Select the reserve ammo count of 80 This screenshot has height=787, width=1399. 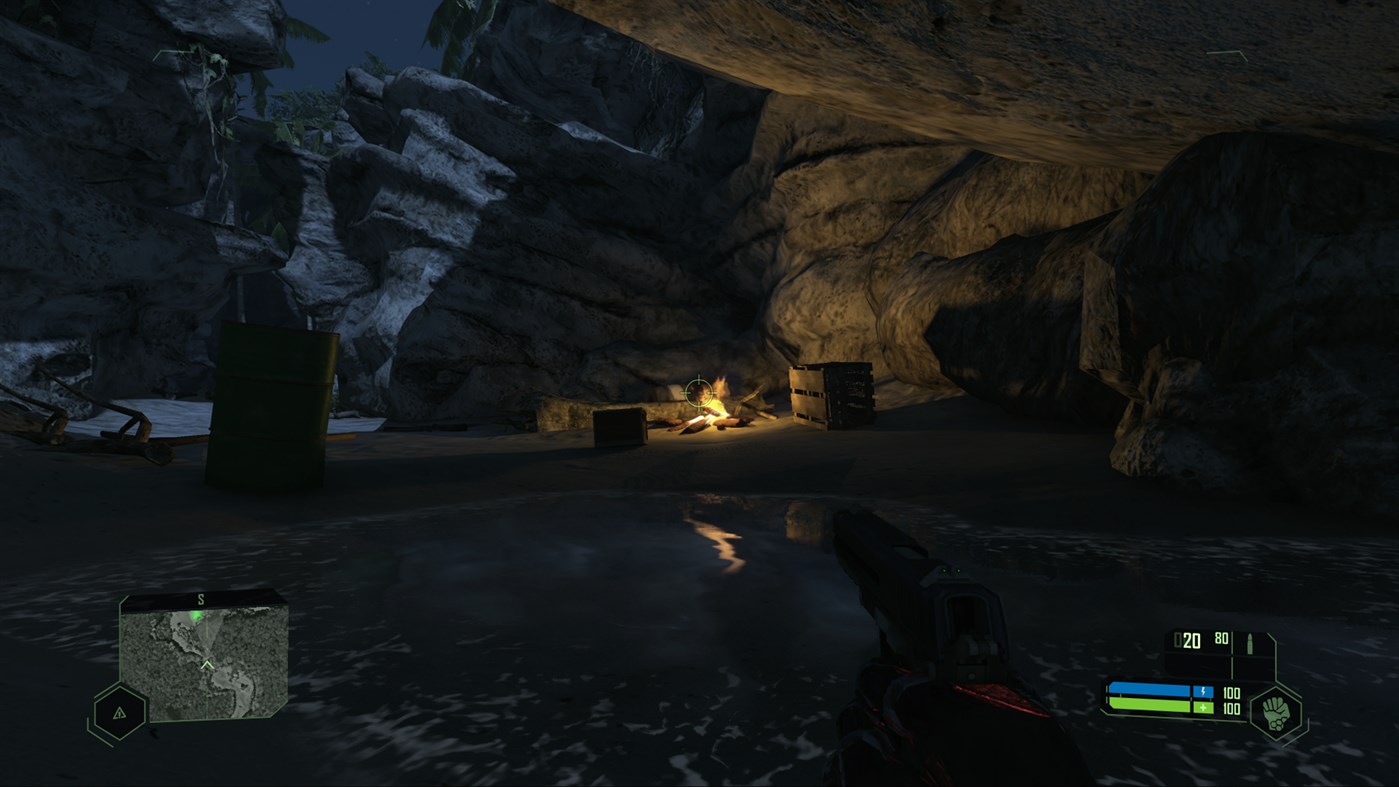tap(1221, 638)
